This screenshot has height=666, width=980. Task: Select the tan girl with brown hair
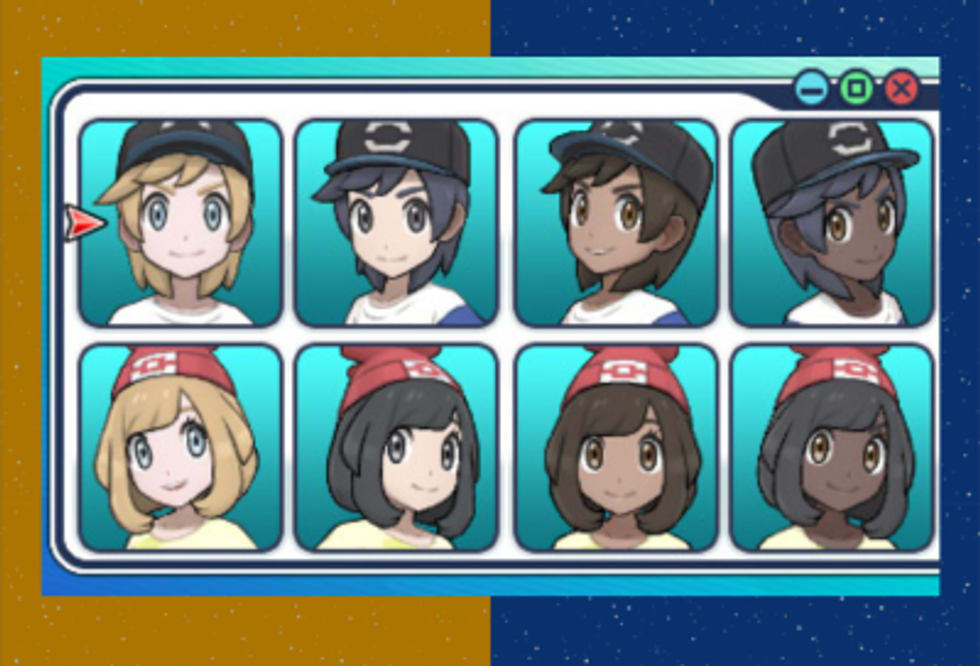tap(615, 448)
